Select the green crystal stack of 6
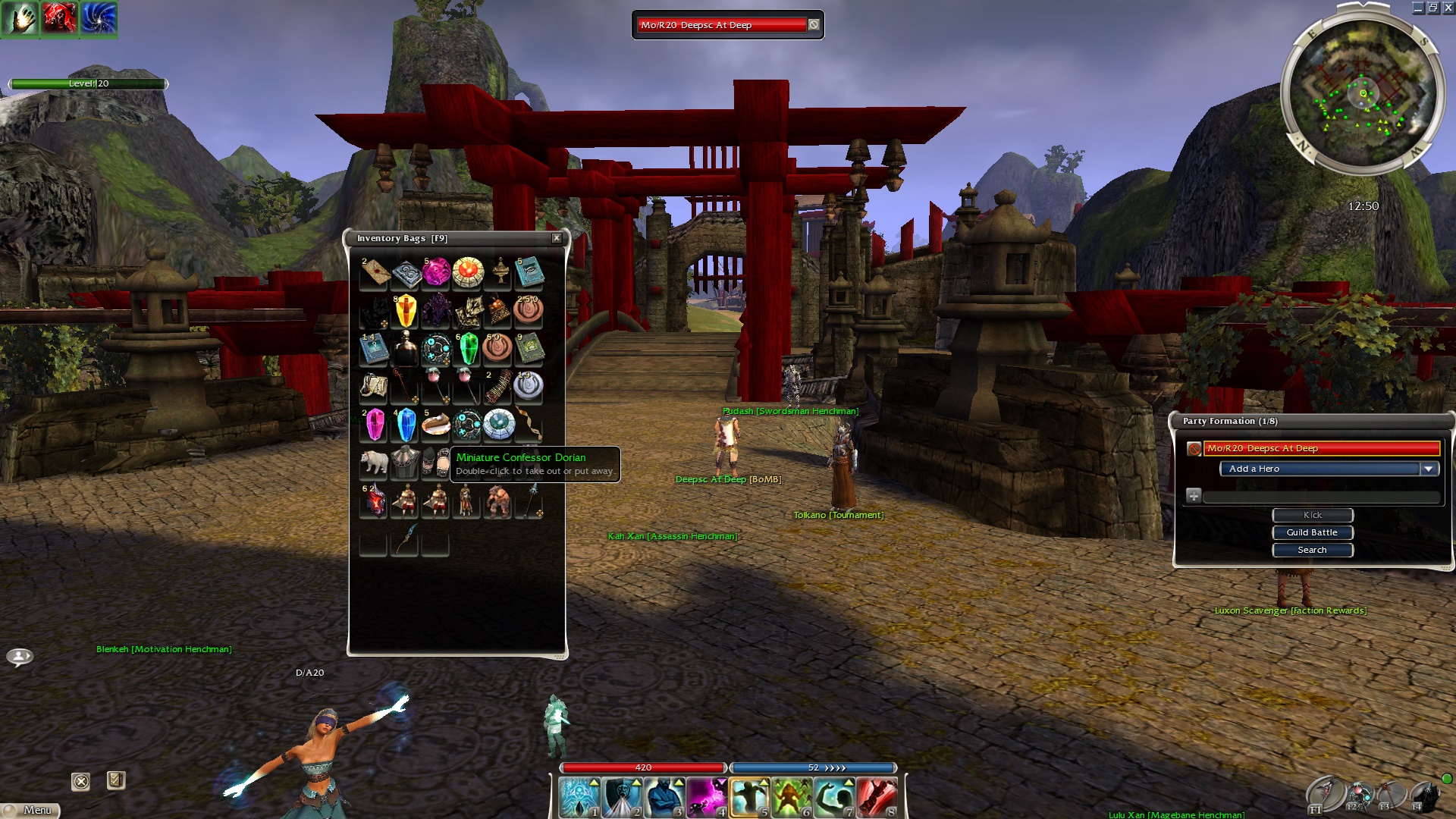The width and height of the screenshot is (1456, 819). [x=468, y=348]
